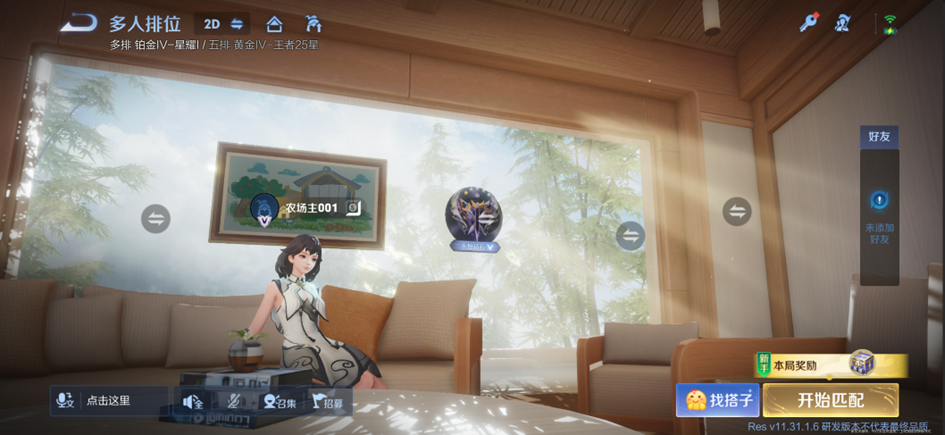Select the 招募 recruit button

328,402
